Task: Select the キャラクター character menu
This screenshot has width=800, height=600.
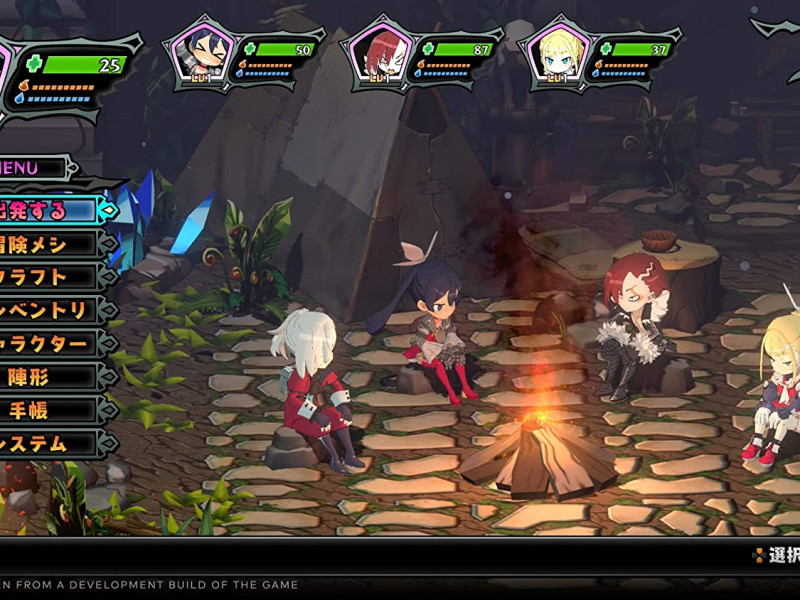Action: point(45,343)
